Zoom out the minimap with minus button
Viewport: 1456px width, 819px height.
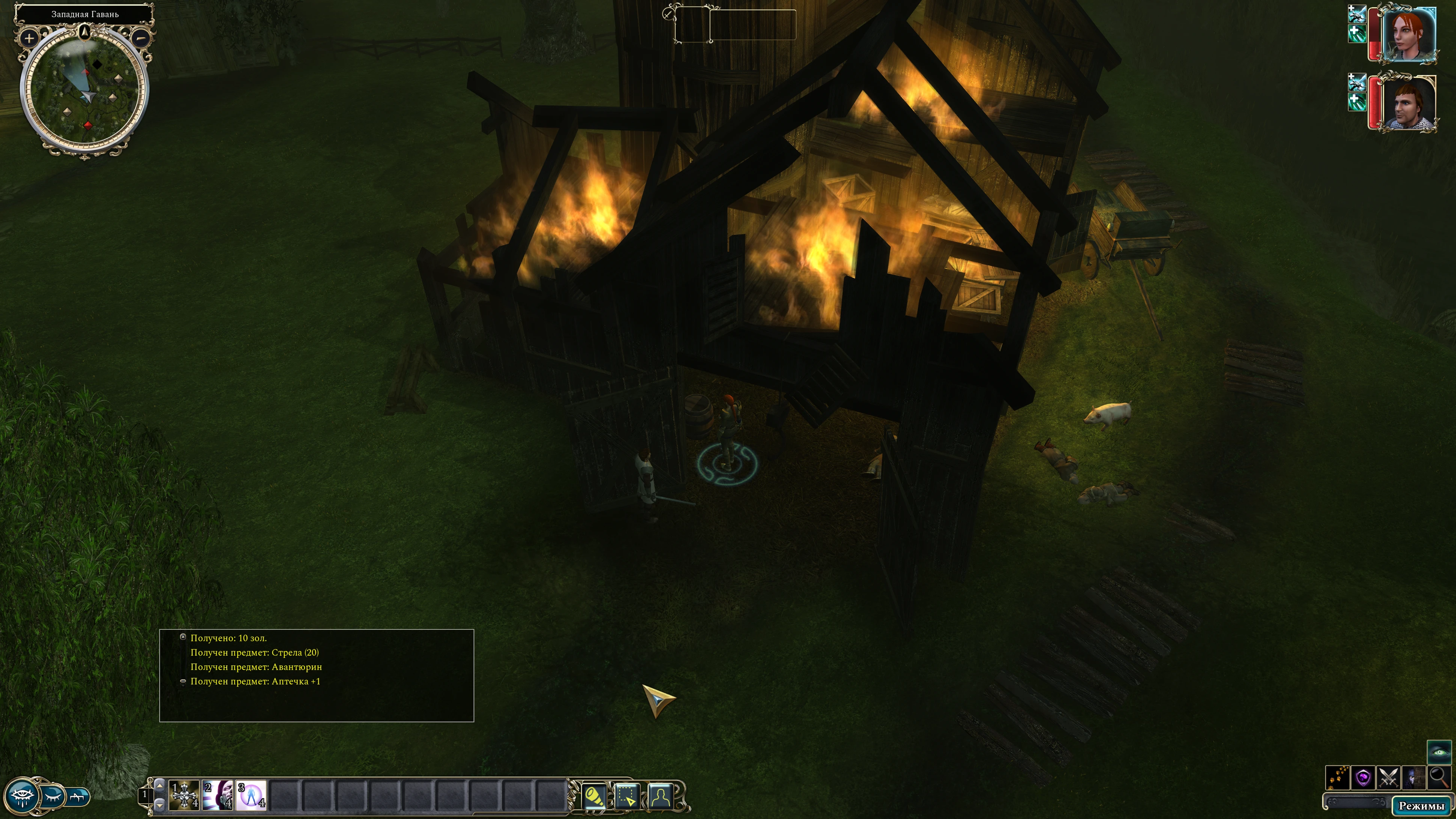pos(141,38)
